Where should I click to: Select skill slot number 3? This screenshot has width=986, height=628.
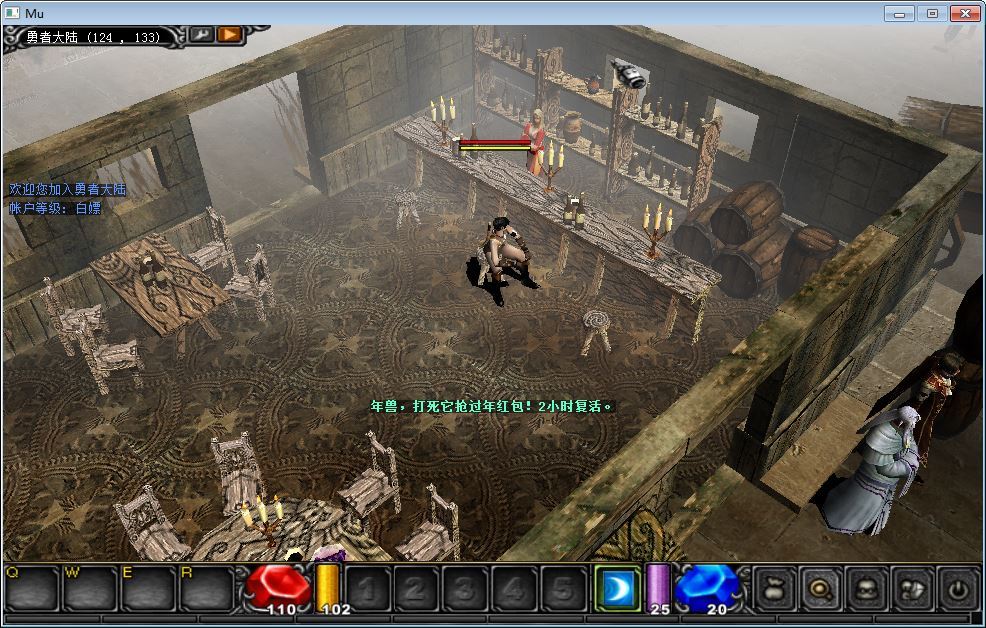[x=464, y=589]
